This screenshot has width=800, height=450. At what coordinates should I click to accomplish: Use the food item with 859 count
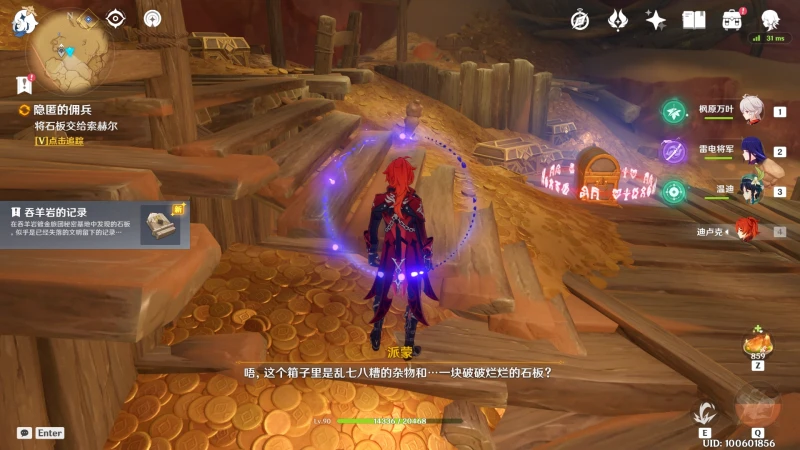(758, 345)
